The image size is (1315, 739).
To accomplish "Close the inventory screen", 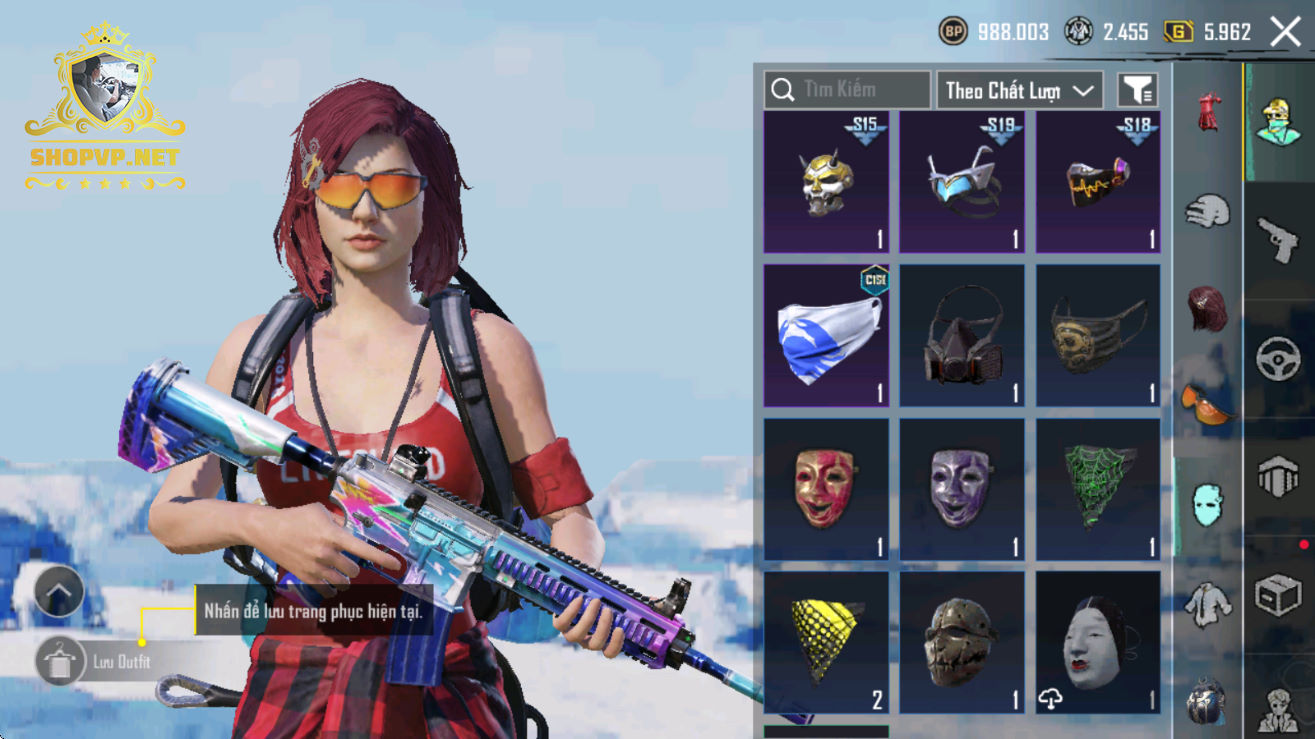I will (1285, 32).
